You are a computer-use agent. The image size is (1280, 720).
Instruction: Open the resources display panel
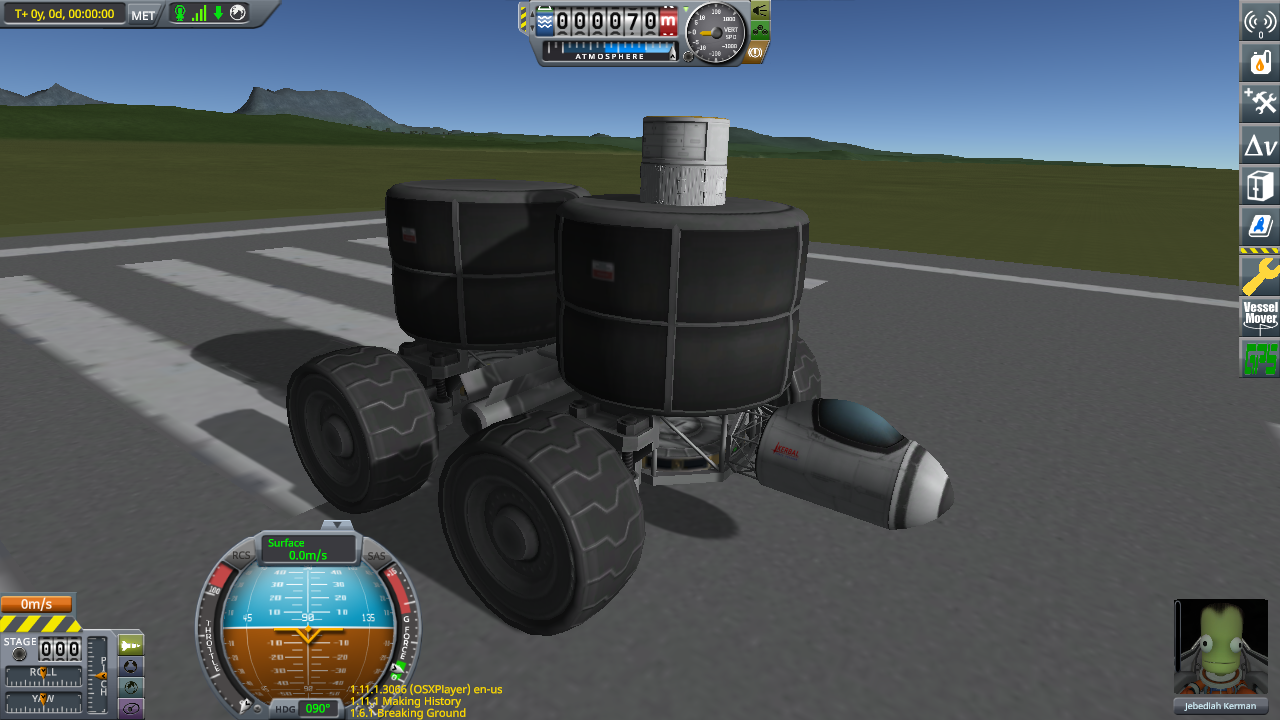(1259, 61)
